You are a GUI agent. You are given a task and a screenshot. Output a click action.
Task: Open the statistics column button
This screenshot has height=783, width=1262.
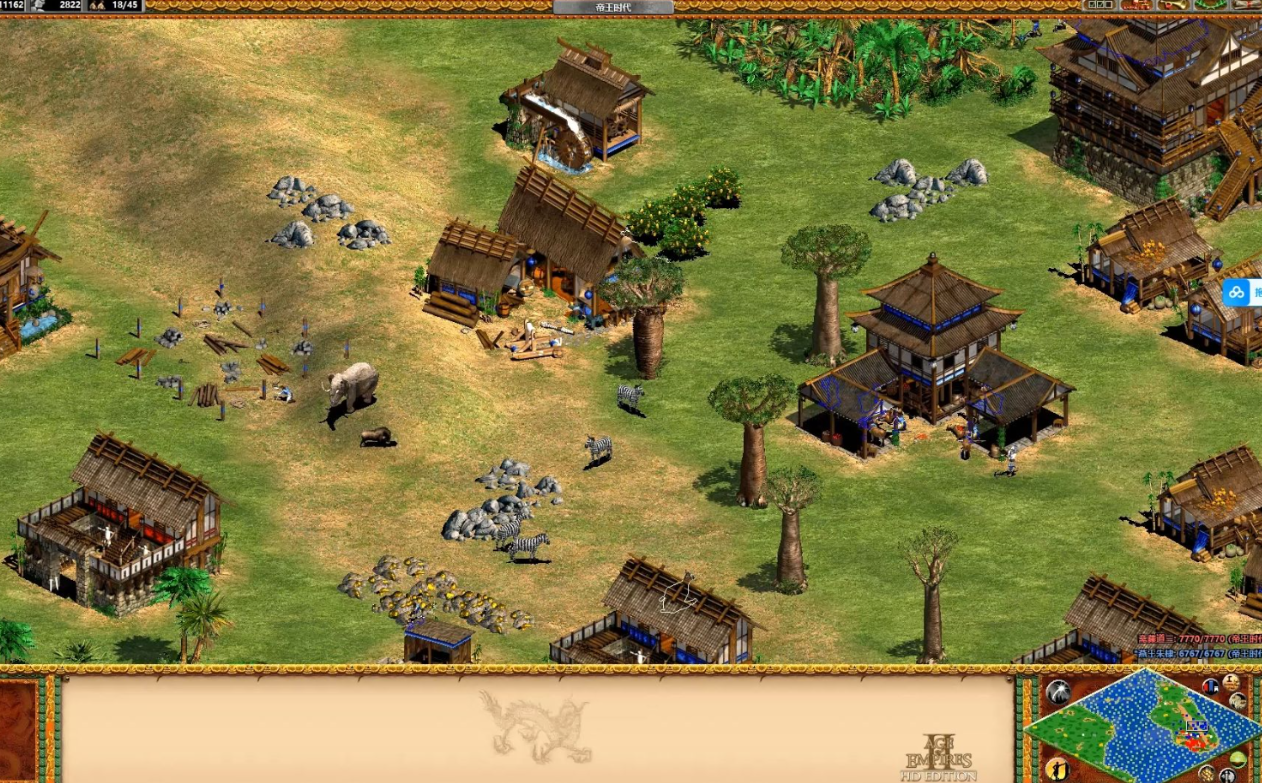[1231, 682]
